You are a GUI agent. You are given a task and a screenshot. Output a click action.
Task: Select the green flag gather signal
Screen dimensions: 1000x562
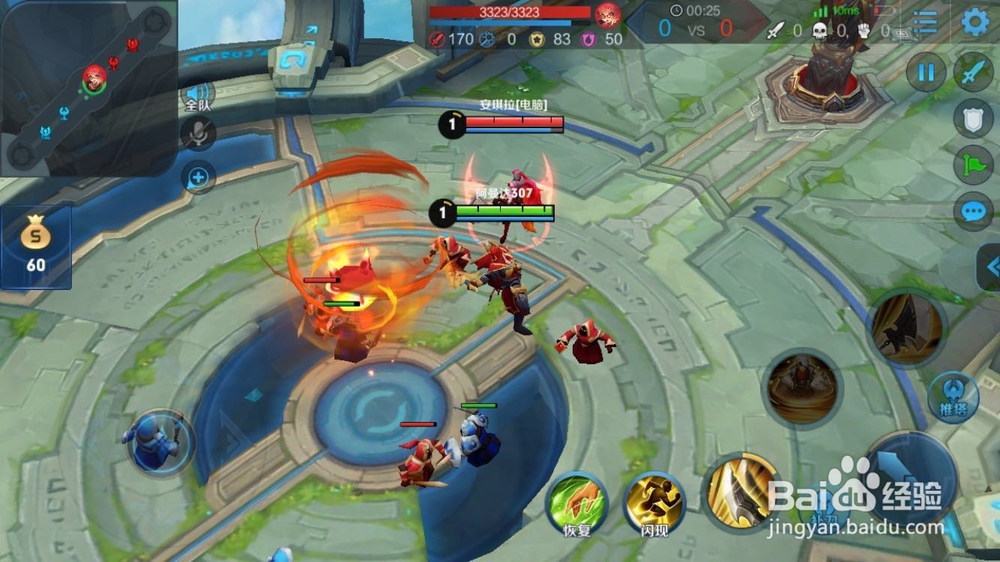973,164
